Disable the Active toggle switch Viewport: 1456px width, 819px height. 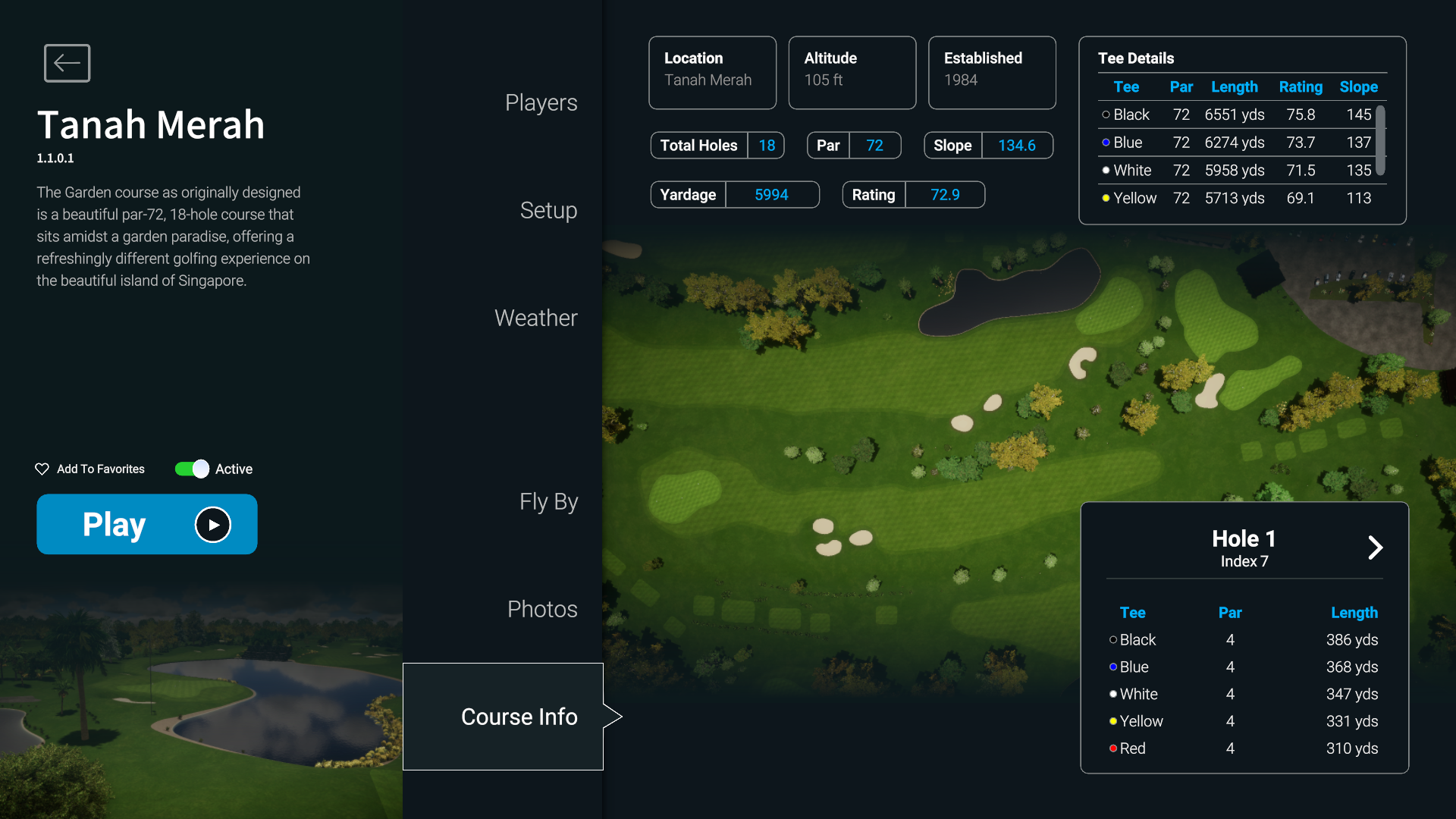point(191,469)
